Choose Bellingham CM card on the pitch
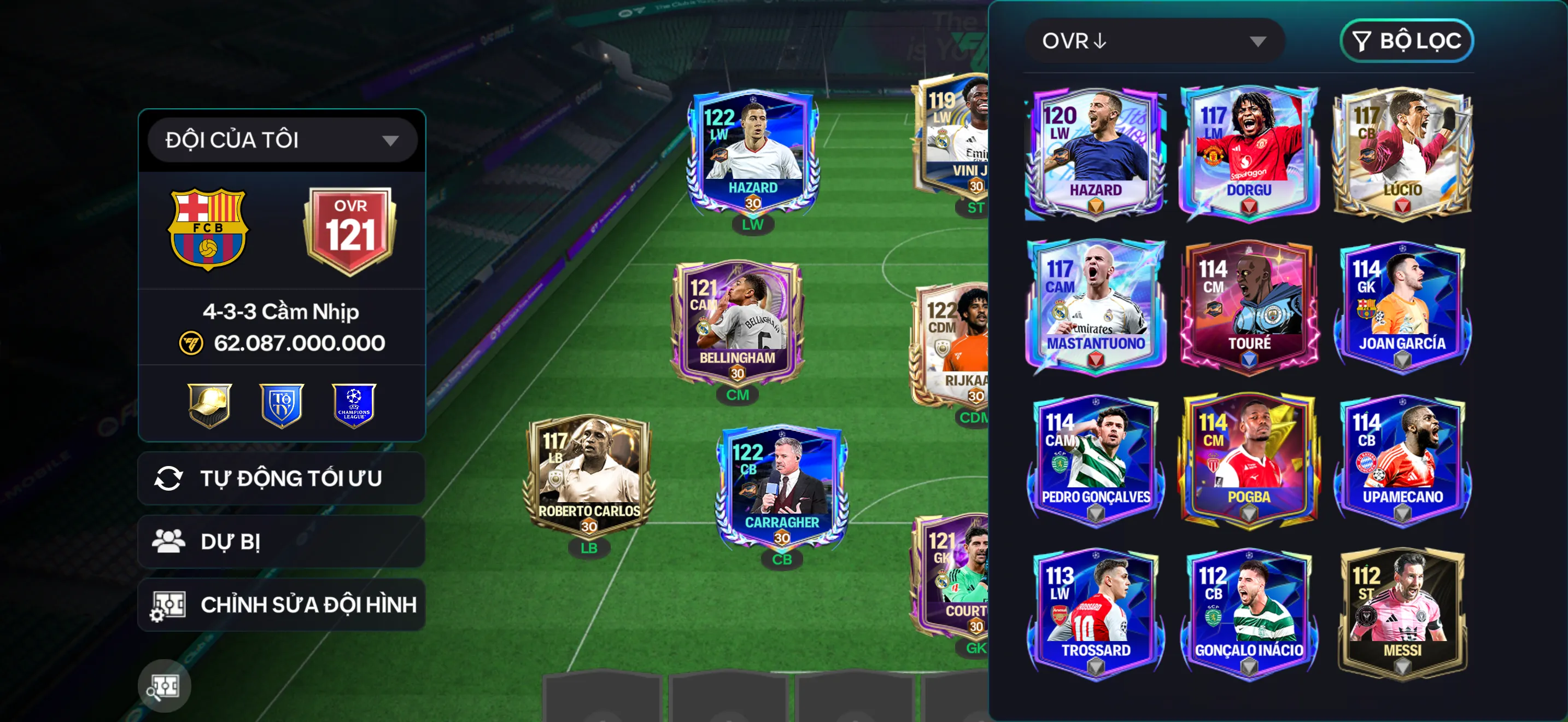This screenshot has height=722, width=1568. click(737, 323)
